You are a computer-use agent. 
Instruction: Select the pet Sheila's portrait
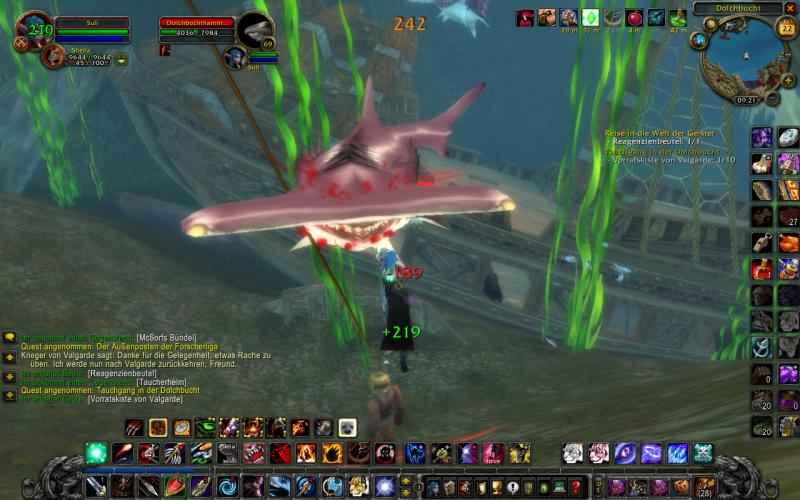click(53, 55)
